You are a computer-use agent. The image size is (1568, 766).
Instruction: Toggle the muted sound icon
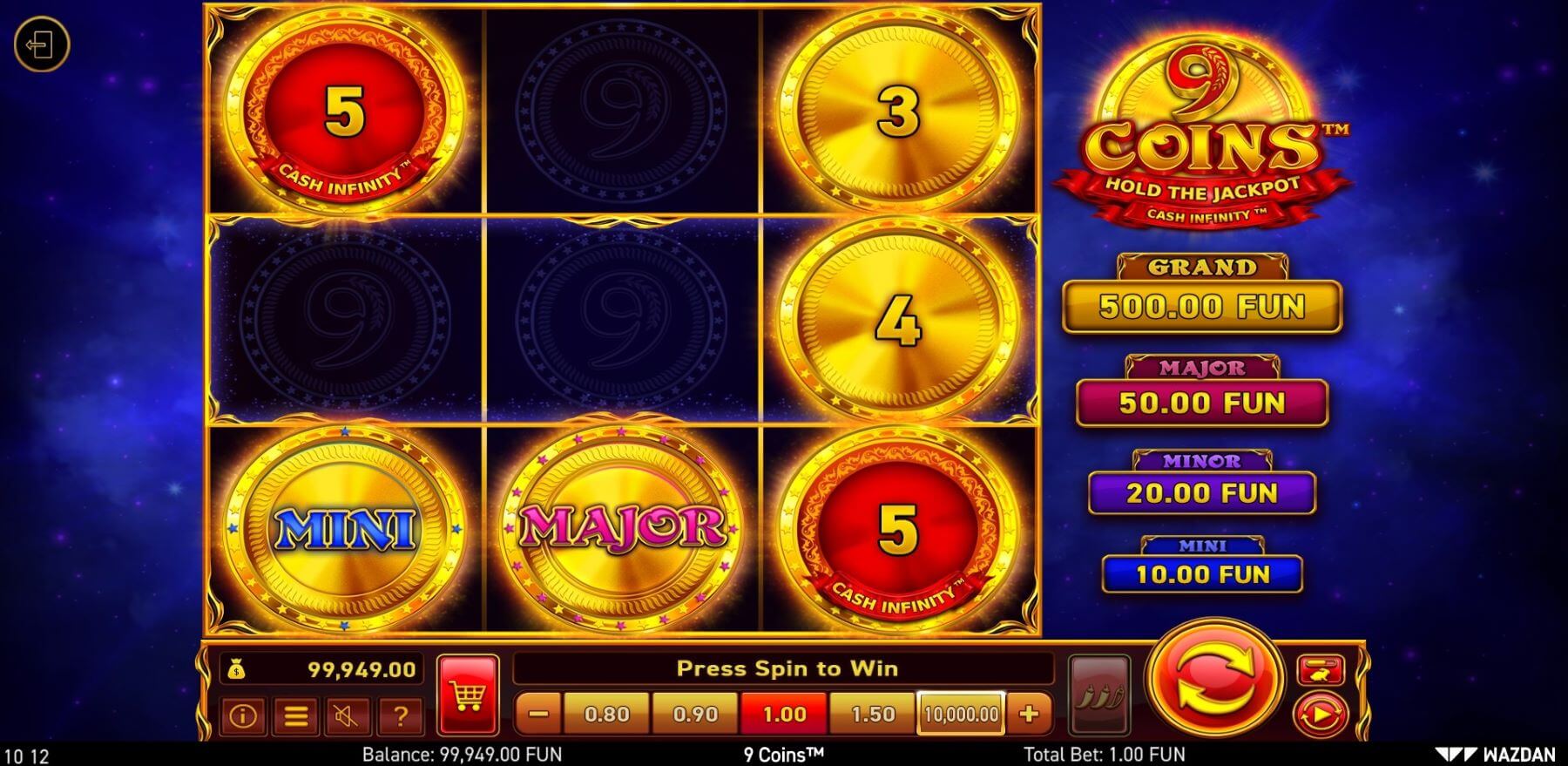(348, 716)
